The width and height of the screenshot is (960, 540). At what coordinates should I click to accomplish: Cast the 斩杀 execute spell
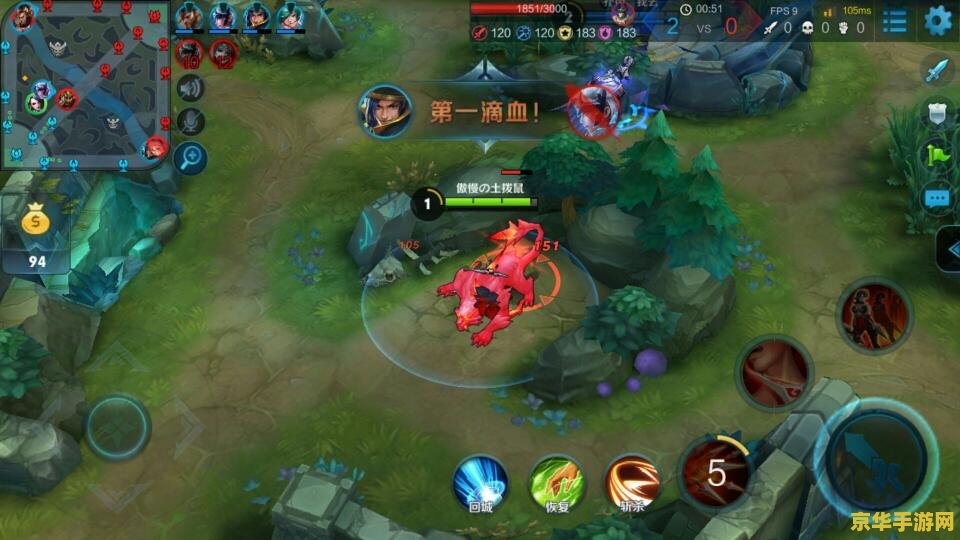(x=631, y=479)
